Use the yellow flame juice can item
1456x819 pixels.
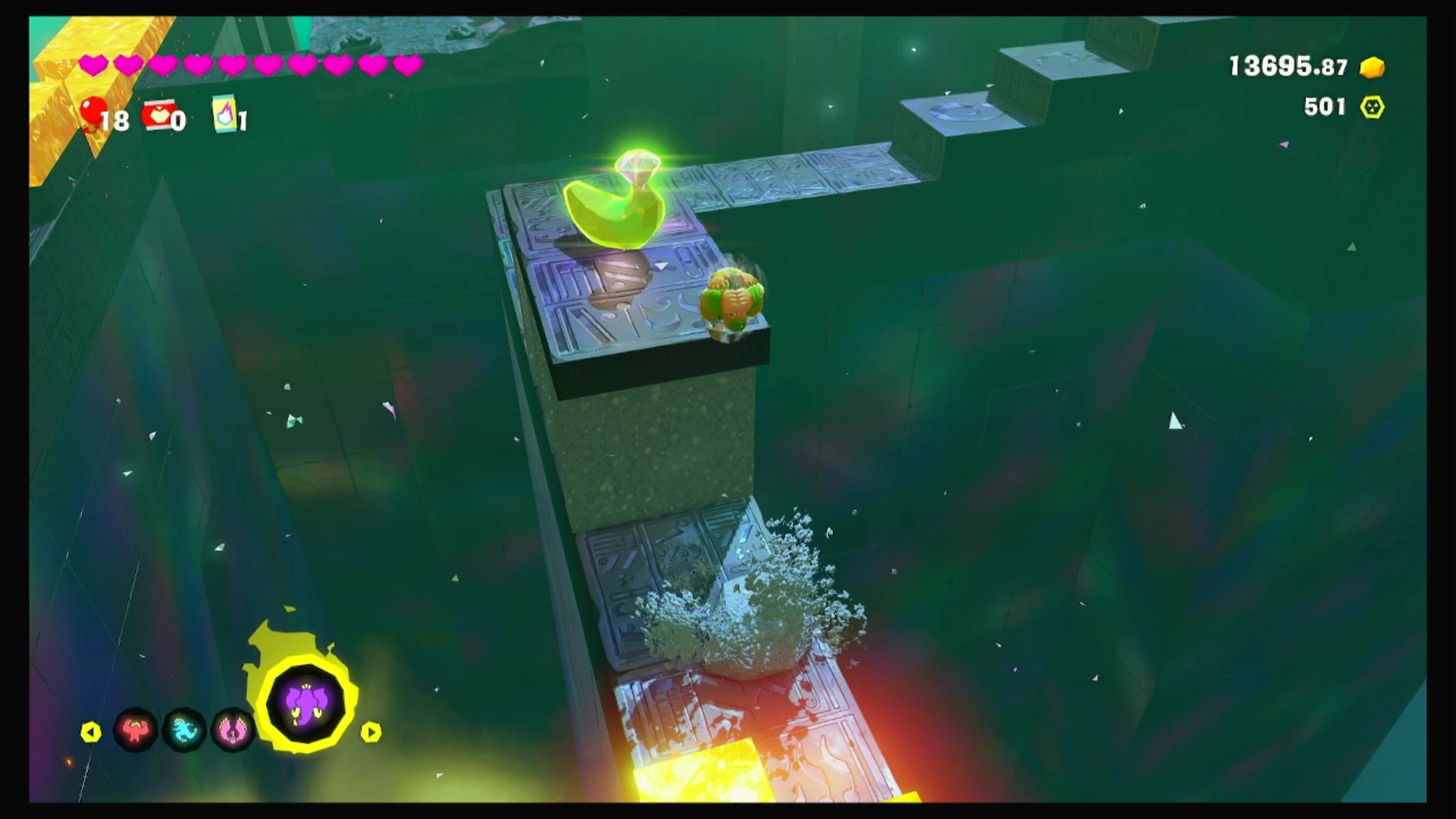coord(225,113)
